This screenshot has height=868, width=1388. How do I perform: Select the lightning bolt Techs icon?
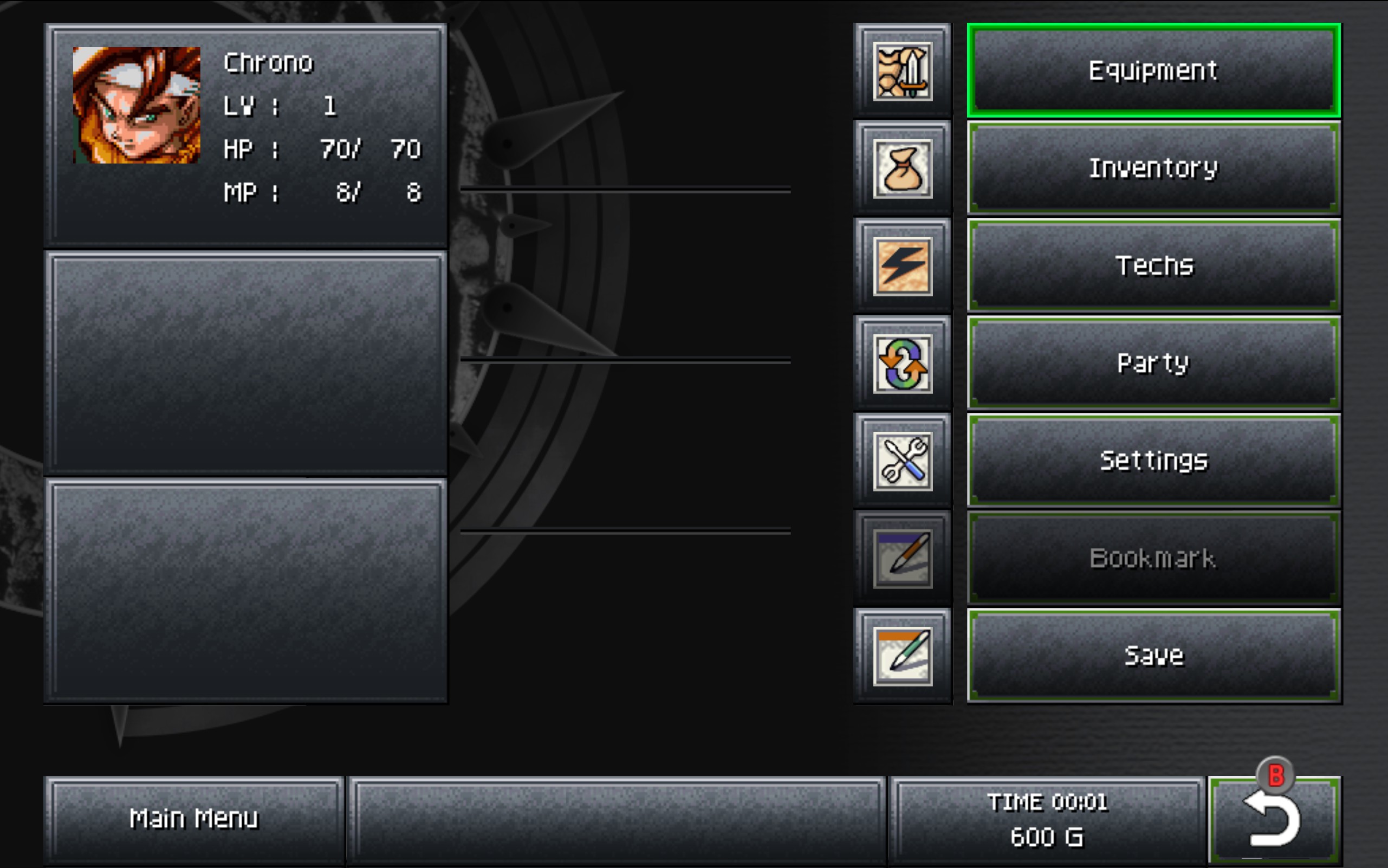tap(904, 264)
